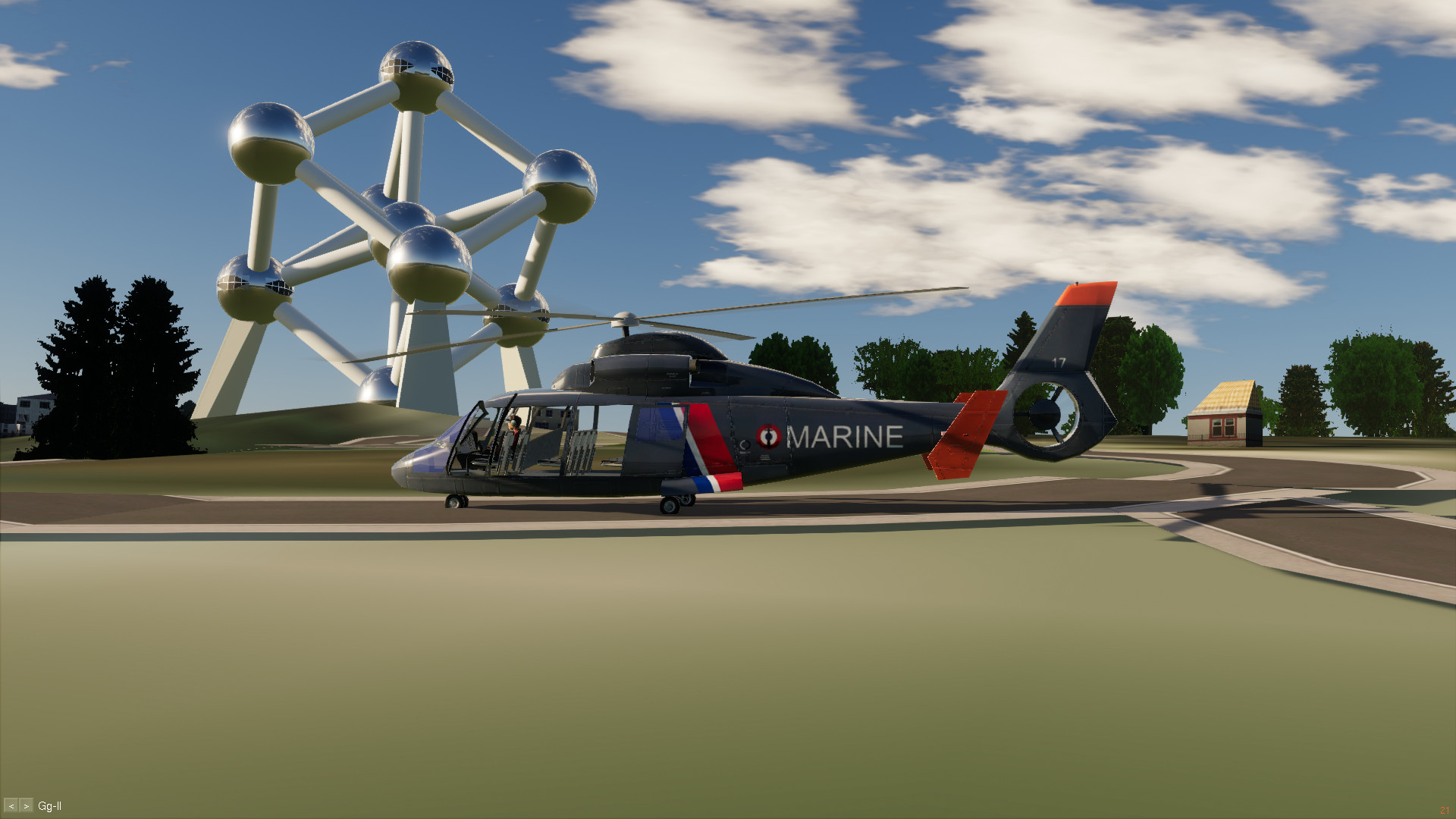Click the previous '<' arrow button
The image size is (1456, 819).
click(11, 805)
